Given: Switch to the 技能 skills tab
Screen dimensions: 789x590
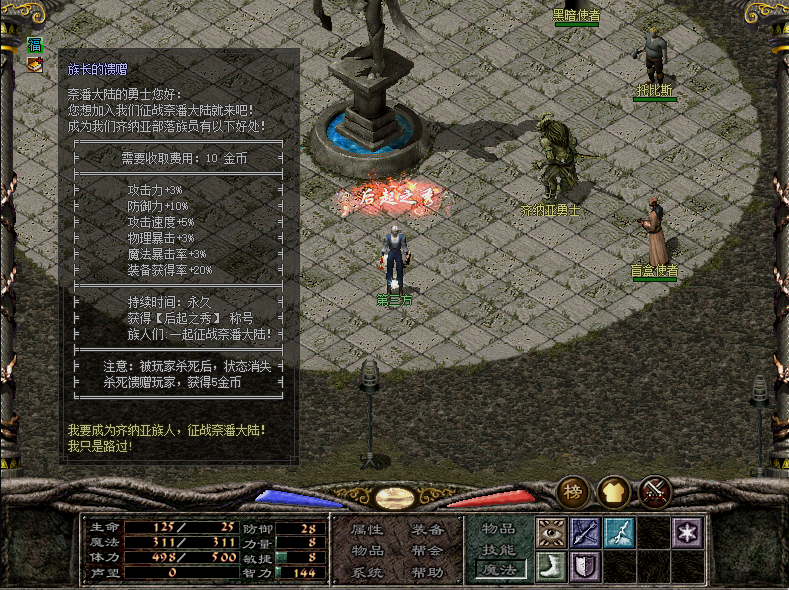Looking at the screenshot, I should [499, 550].
